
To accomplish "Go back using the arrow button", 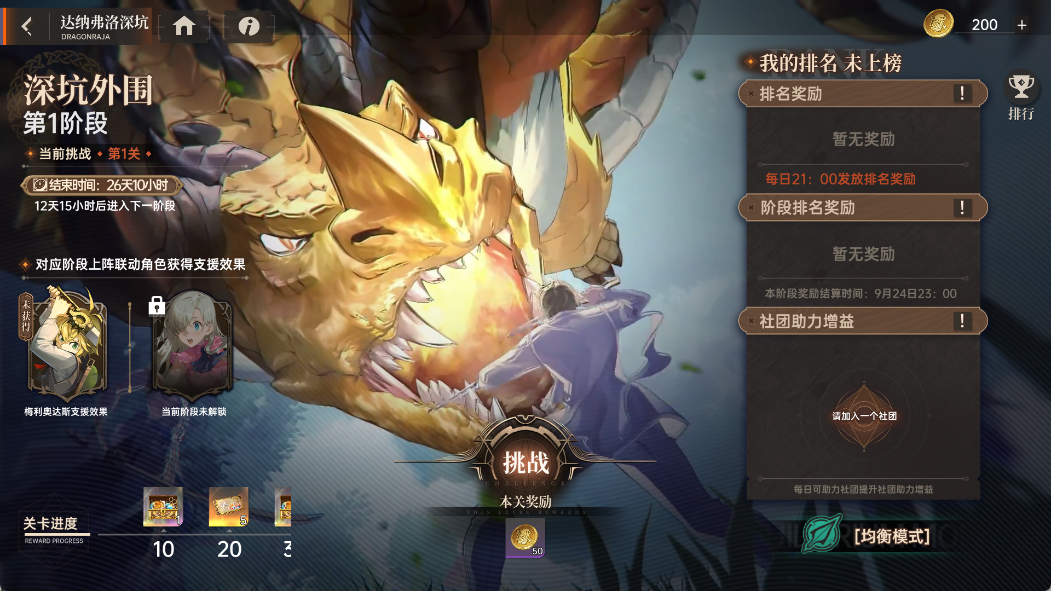I will pos(26,27).
